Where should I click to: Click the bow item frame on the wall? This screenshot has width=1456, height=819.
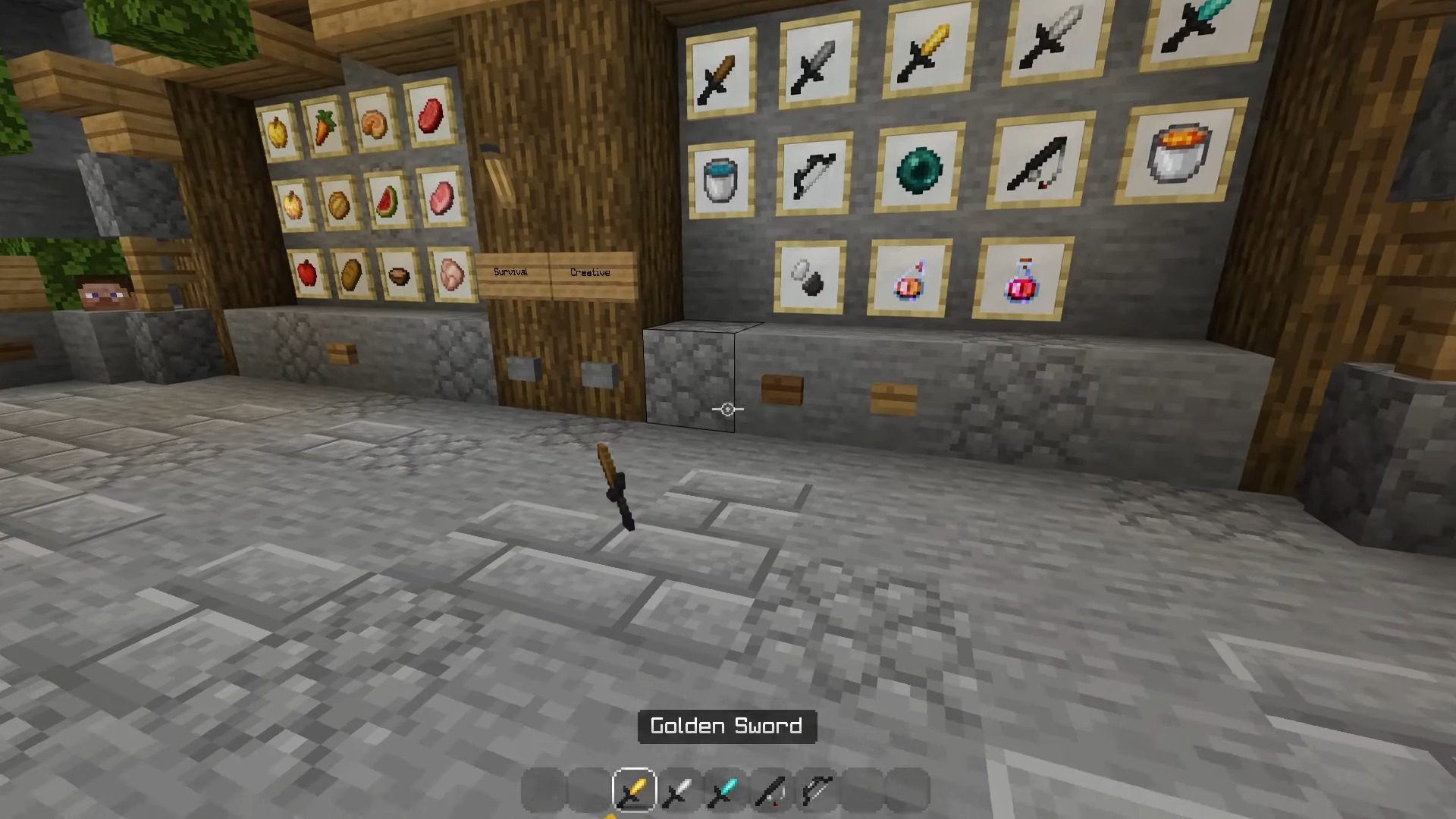pyautogui.click(x=815, y=174)
